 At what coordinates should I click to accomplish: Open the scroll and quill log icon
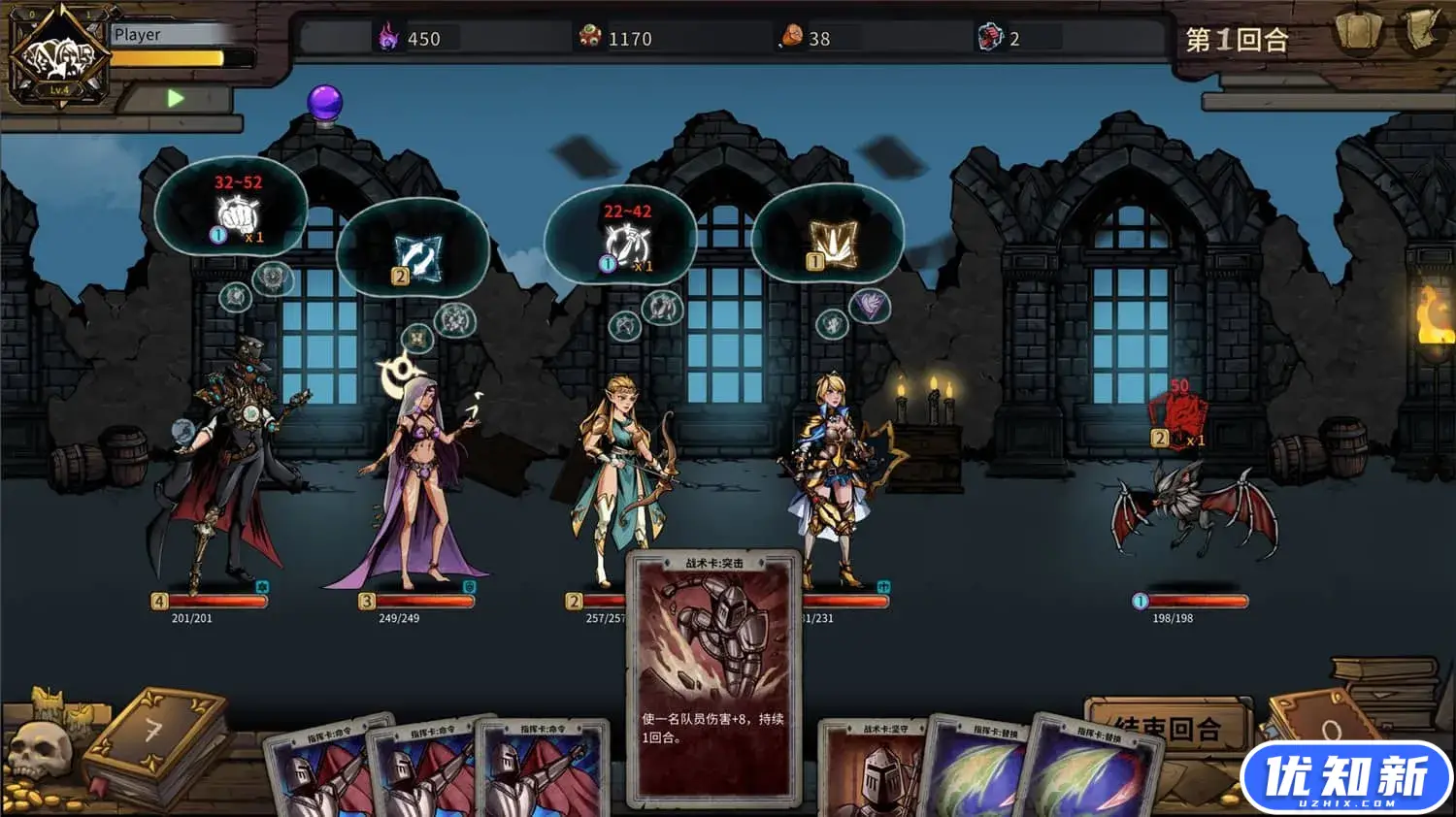pos(1422,32)
